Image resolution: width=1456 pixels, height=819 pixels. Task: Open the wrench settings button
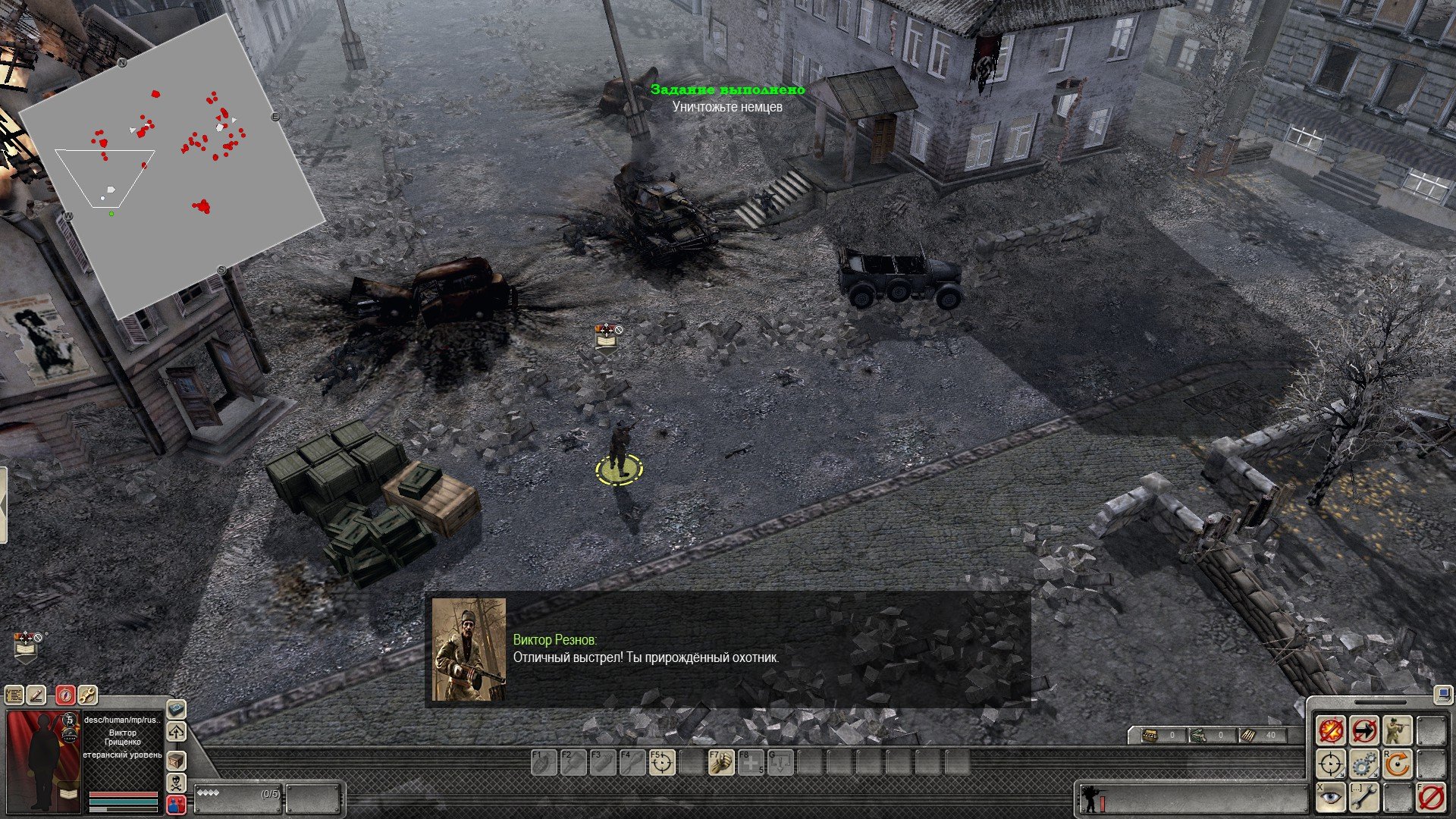pyautogui.click(x=87, y=694)
